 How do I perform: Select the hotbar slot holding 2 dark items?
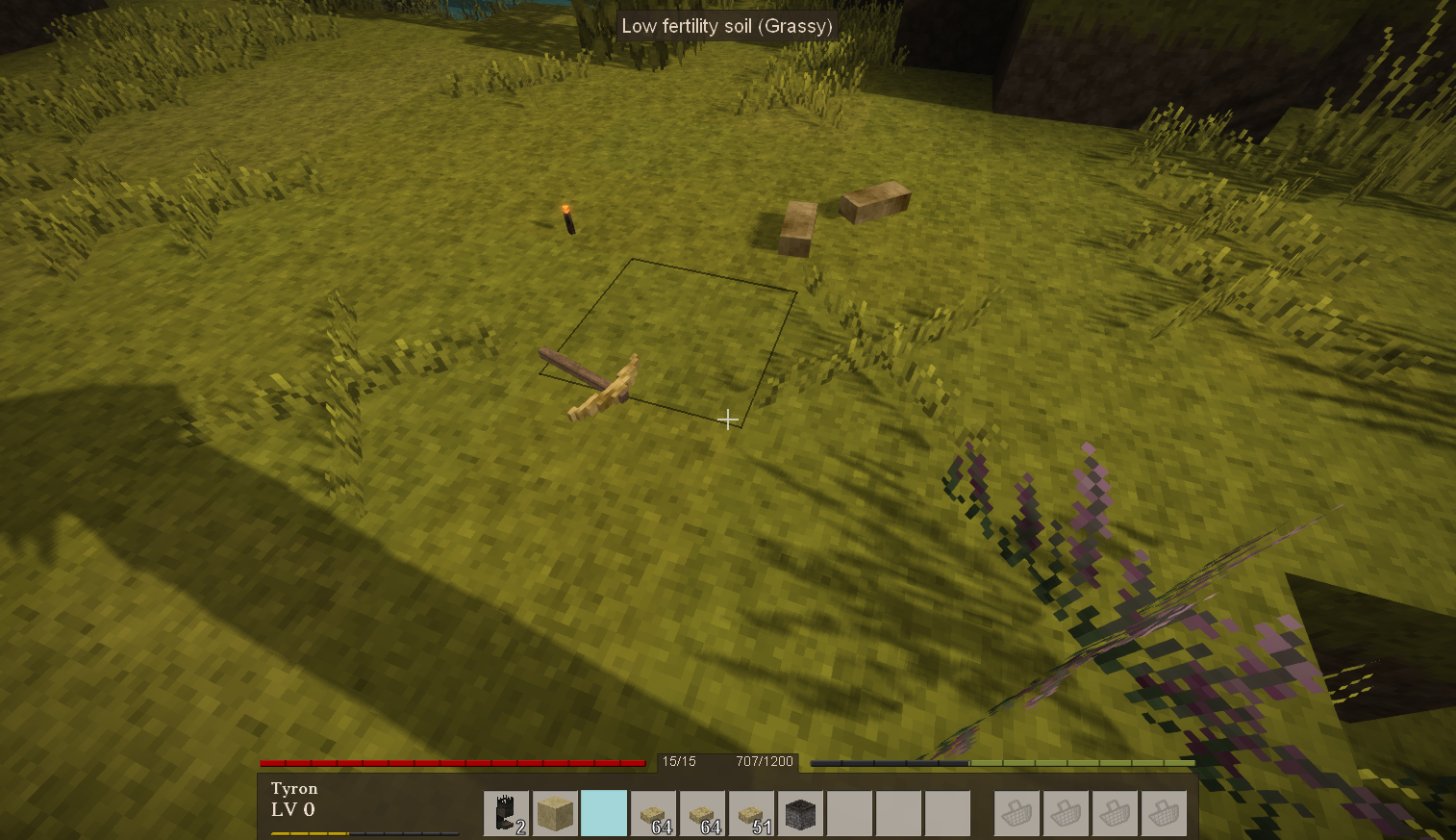(x=506, y=814)
